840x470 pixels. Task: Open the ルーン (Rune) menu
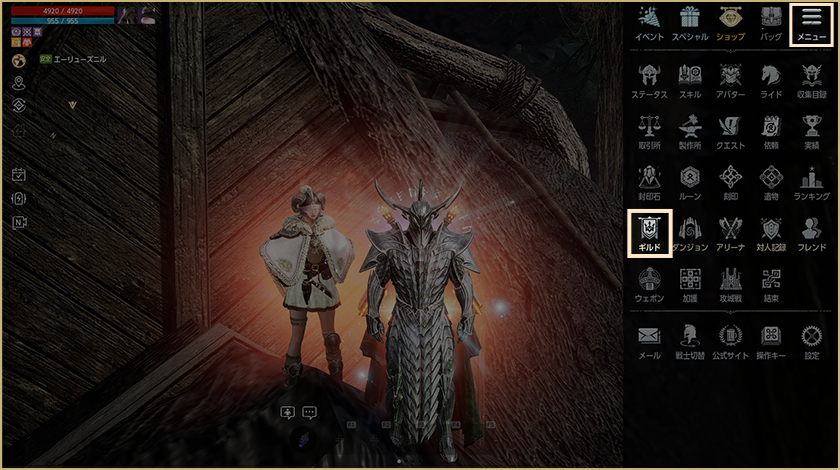point(690,181)
